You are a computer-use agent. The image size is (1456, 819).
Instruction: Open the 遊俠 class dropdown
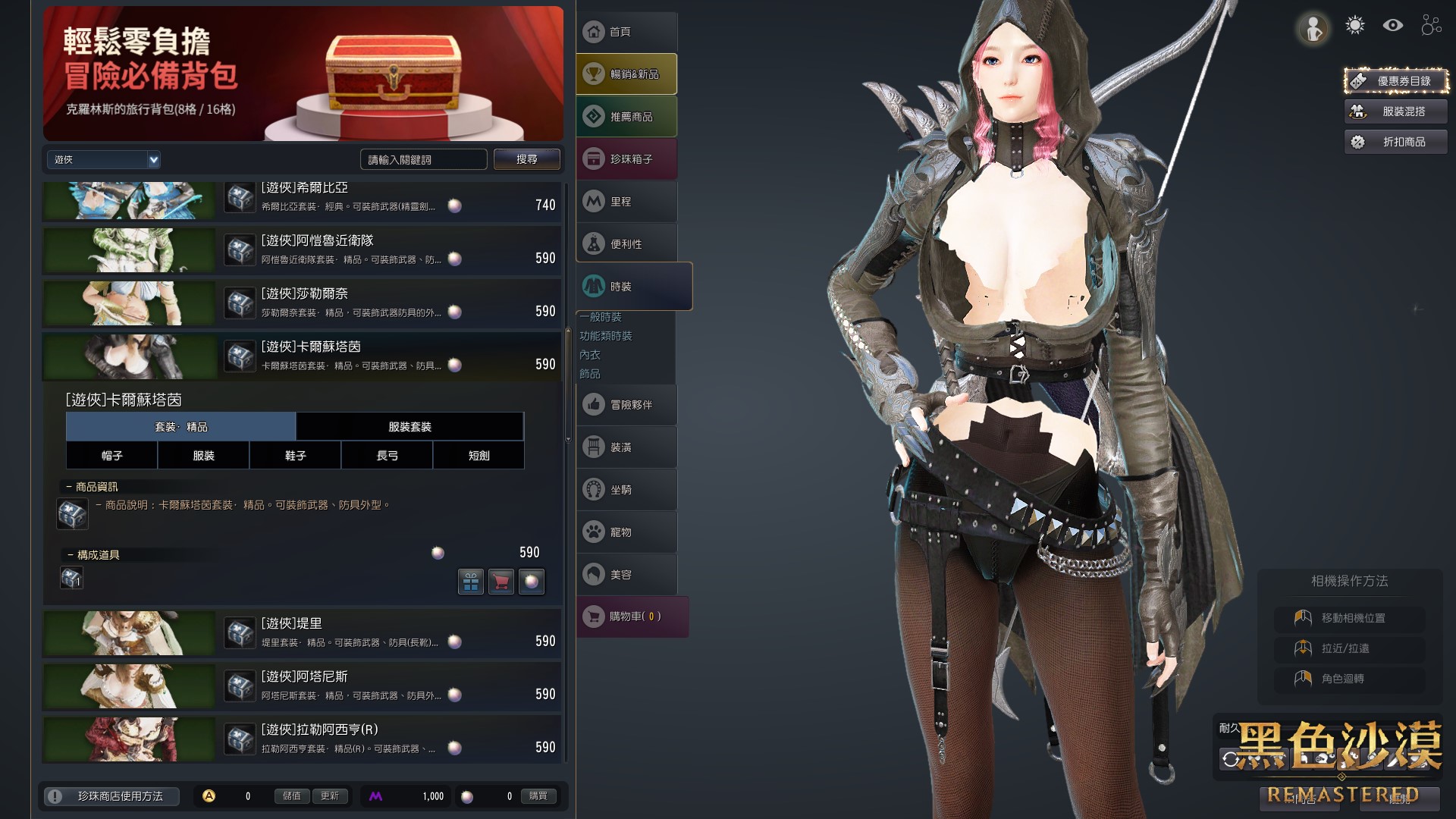(x=103, y=159)
